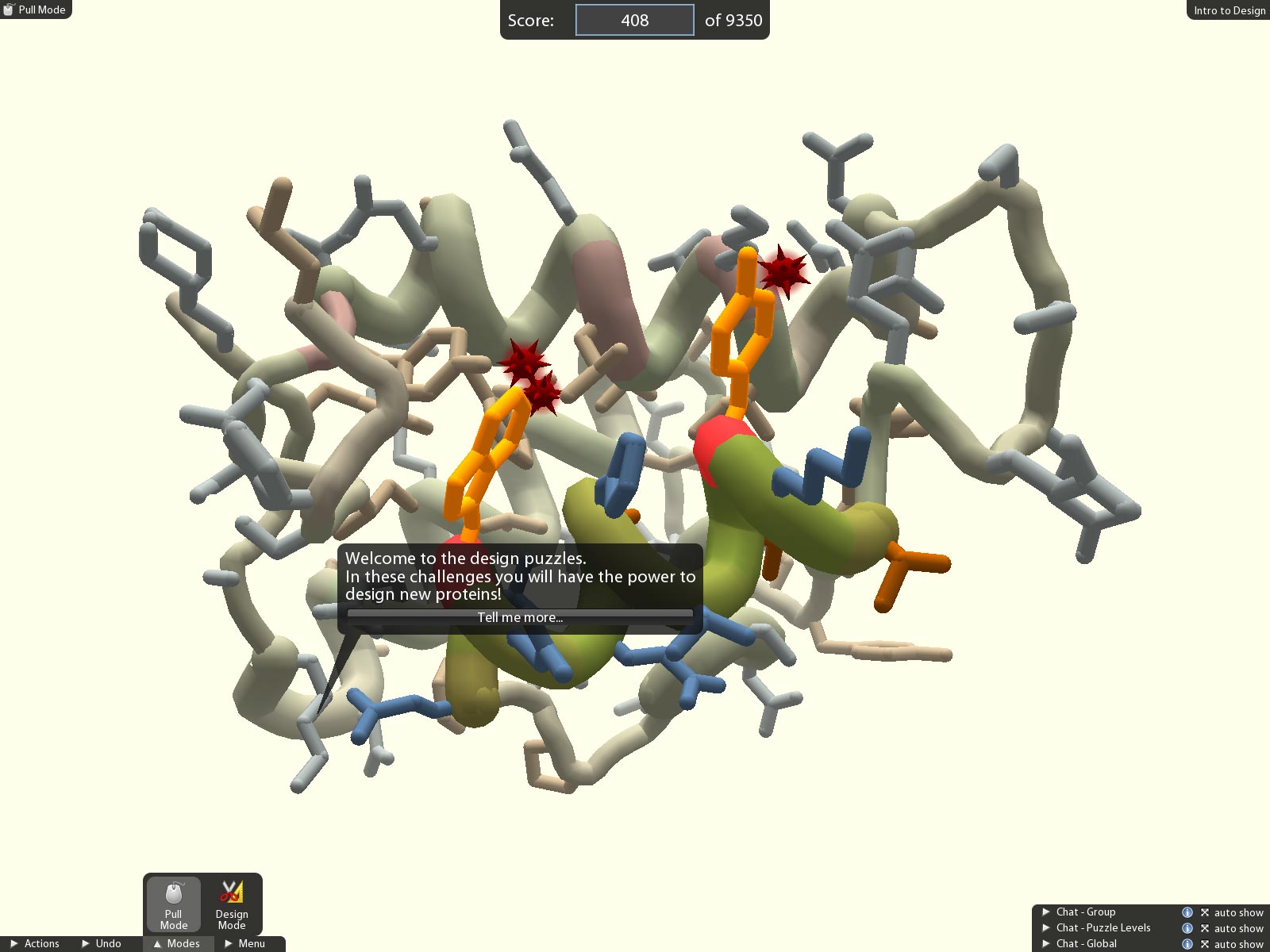Click the Tell me more button
The image size is (1270, 952).
point(520,617)
